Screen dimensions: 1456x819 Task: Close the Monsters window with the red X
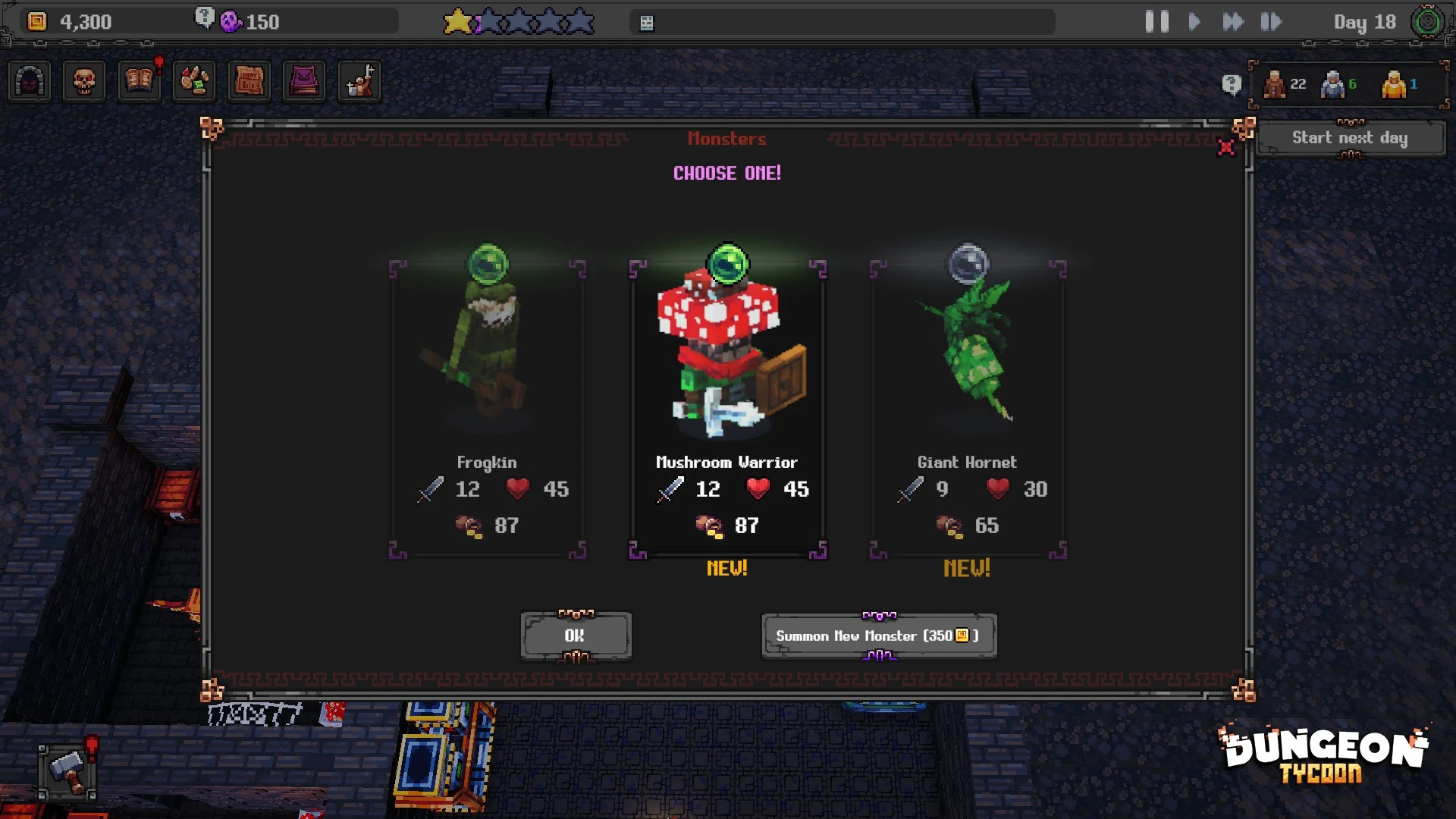click(x=1225, y=147)
